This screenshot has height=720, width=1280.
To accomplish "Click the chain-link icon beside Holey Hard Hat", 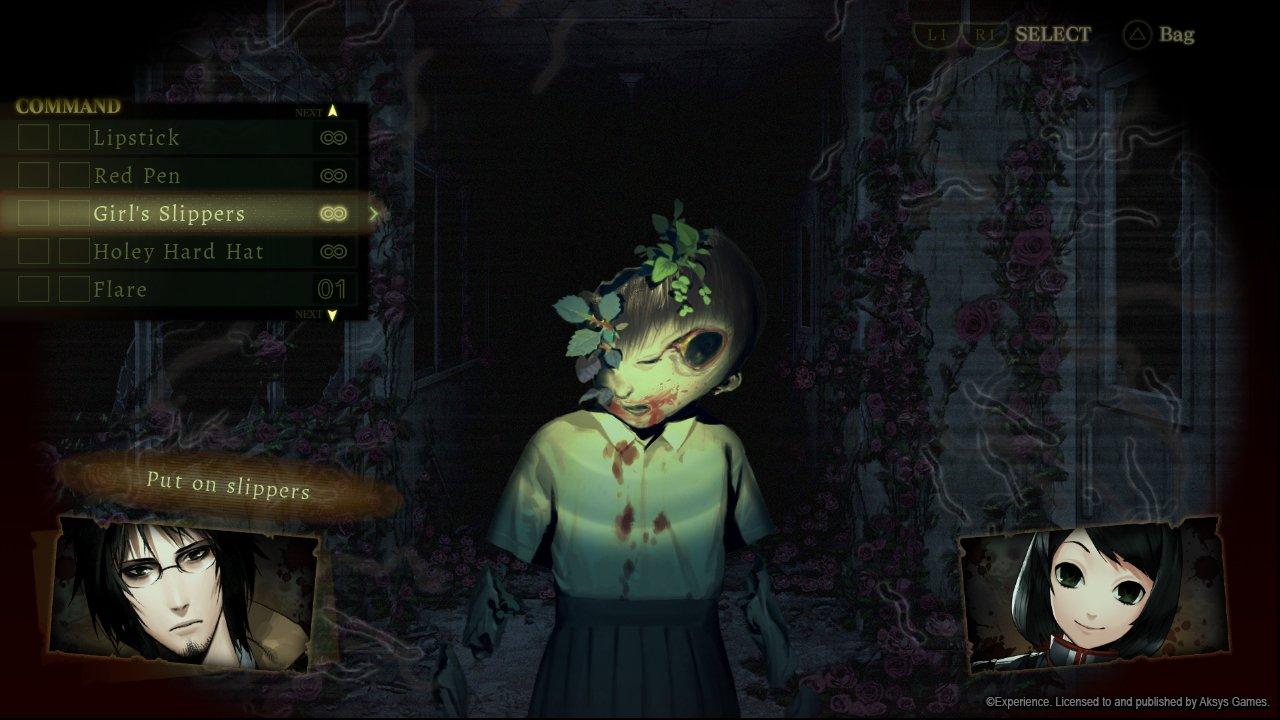I will (x=334, y=251).
